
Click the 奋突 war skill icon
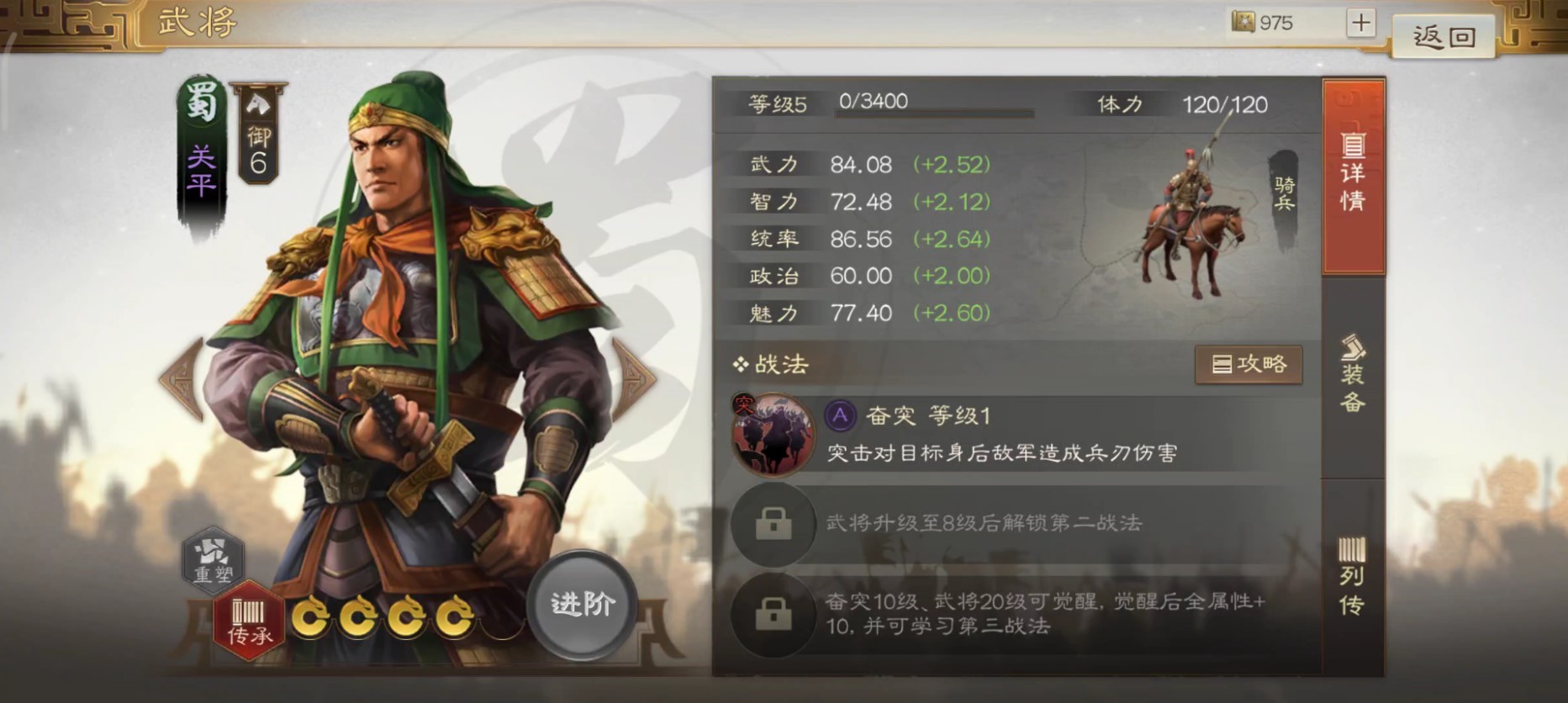click(773, 434)
